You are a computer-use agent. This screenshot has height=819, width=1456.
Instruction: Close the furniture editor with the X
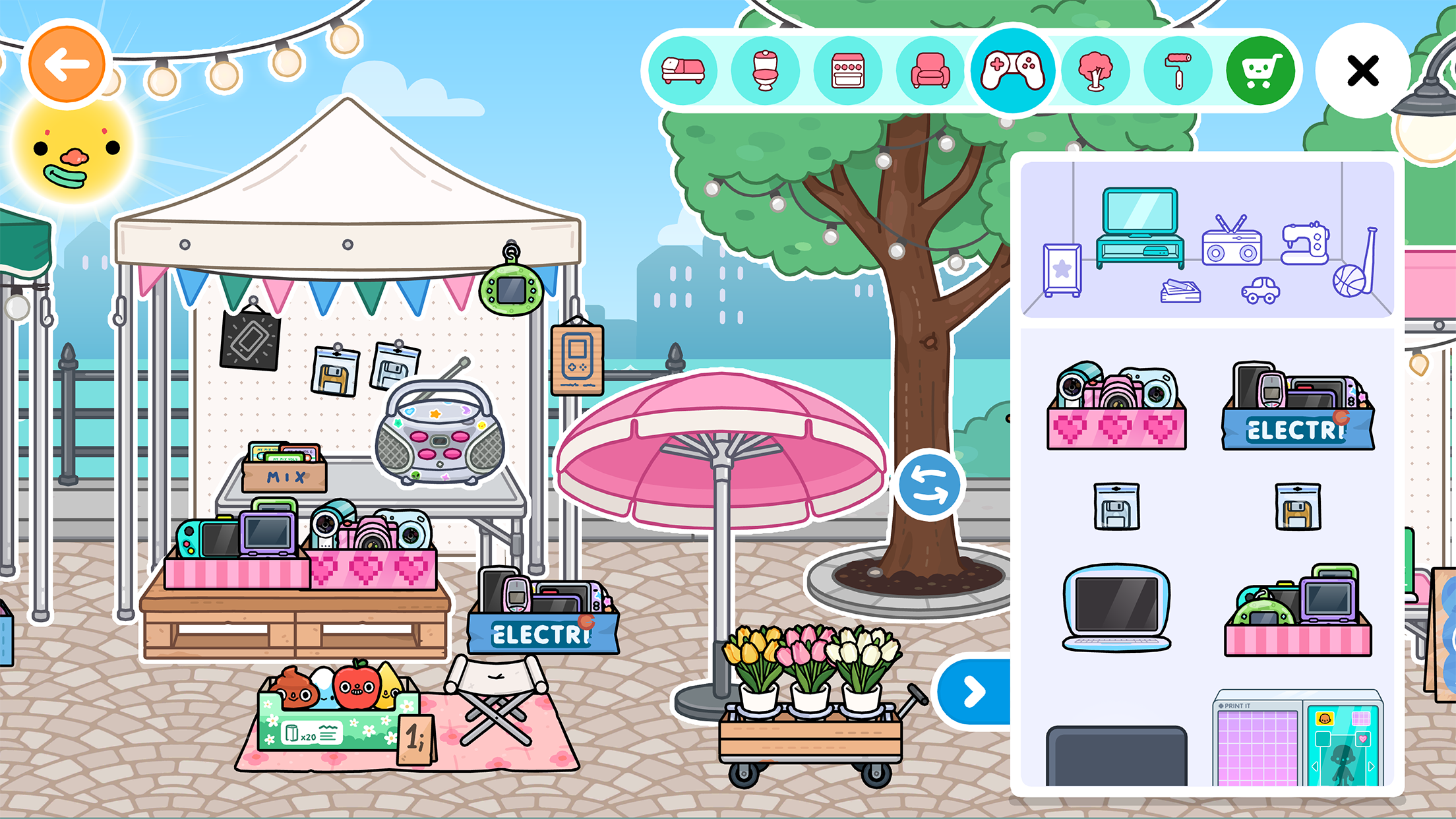pos(1362,71)
